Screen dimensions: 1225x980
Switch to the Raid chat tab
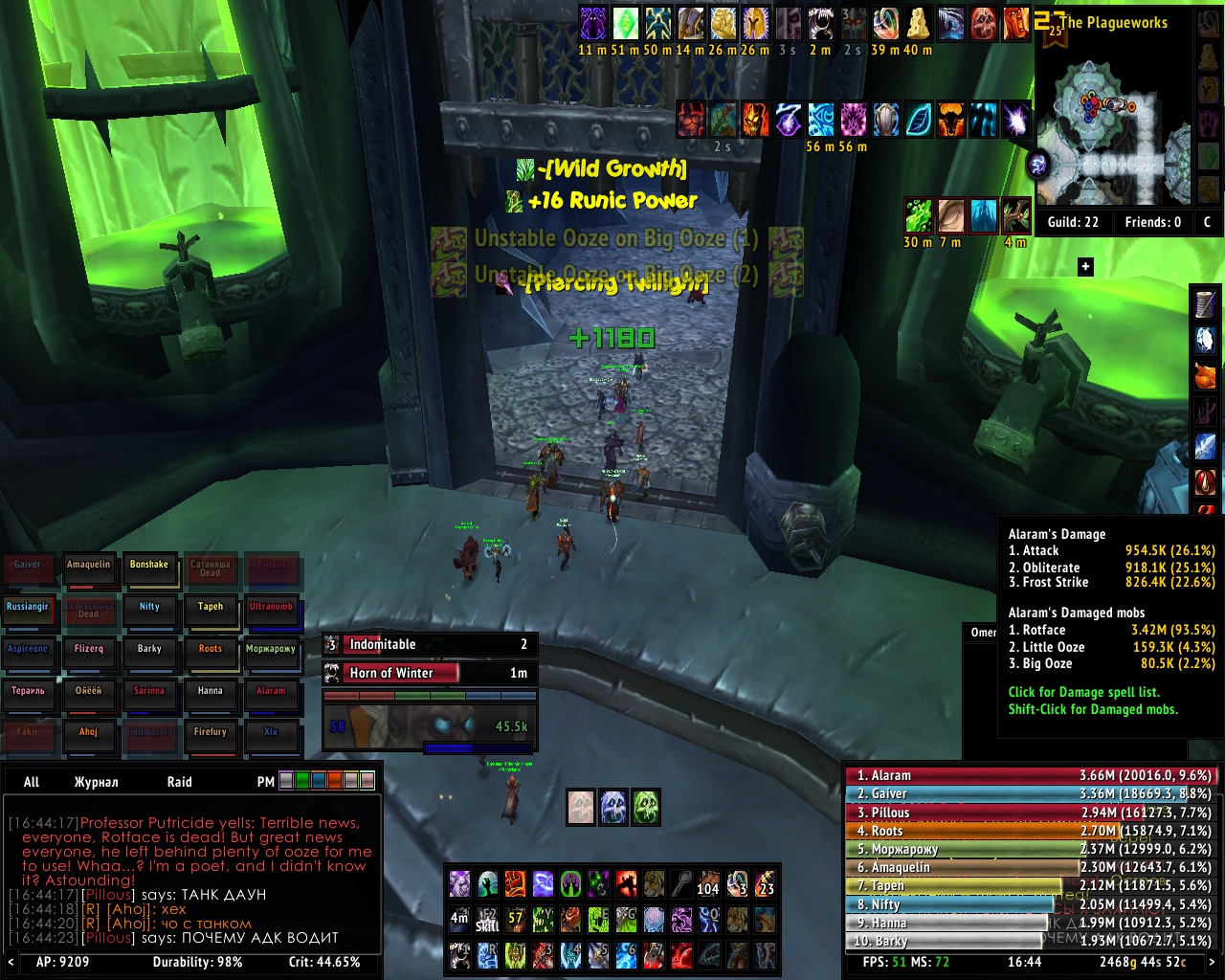179,782
